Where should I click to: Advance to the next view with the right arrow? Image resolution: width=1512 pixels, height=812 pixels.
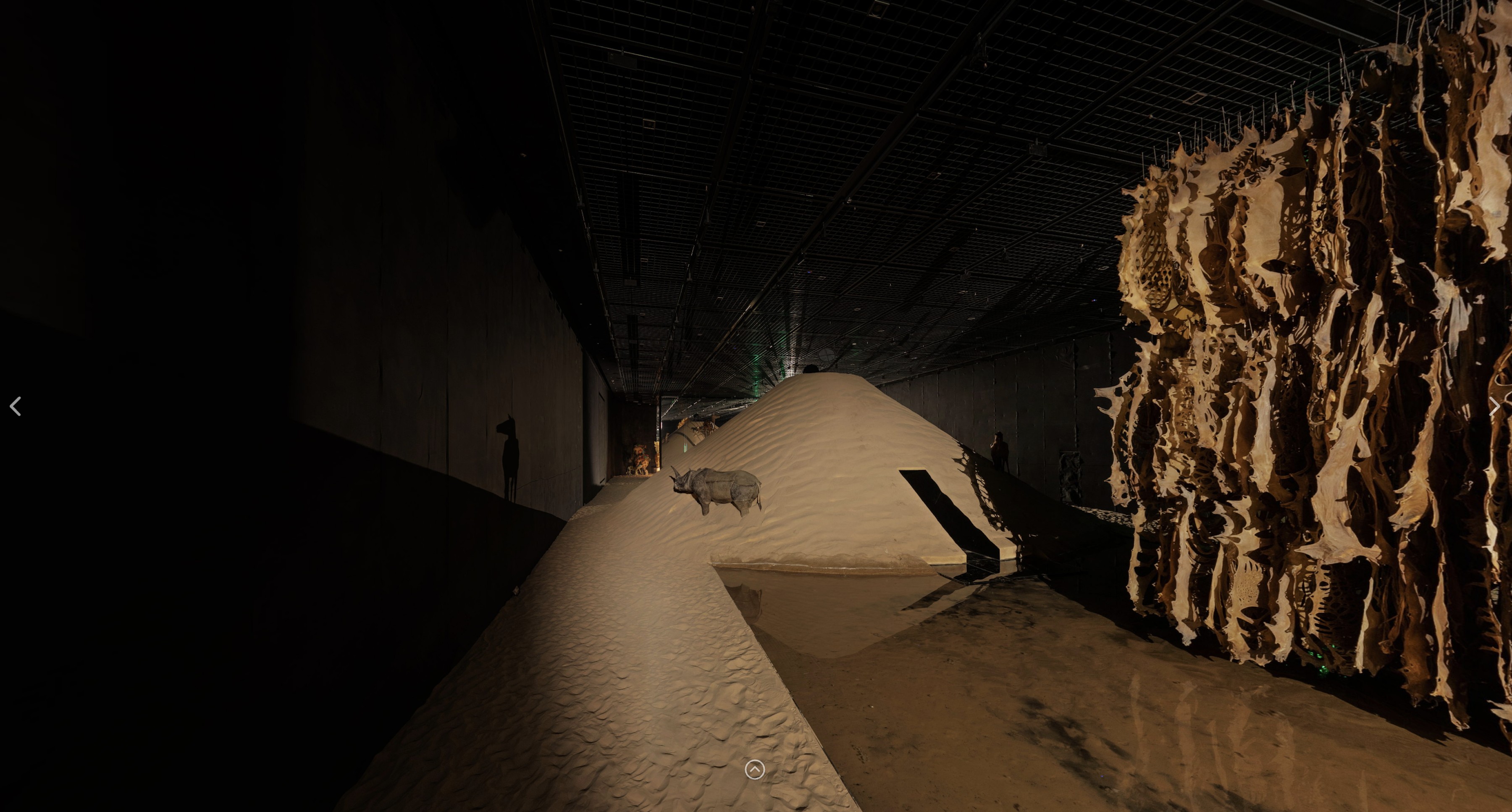click(x=1494, y=406)
